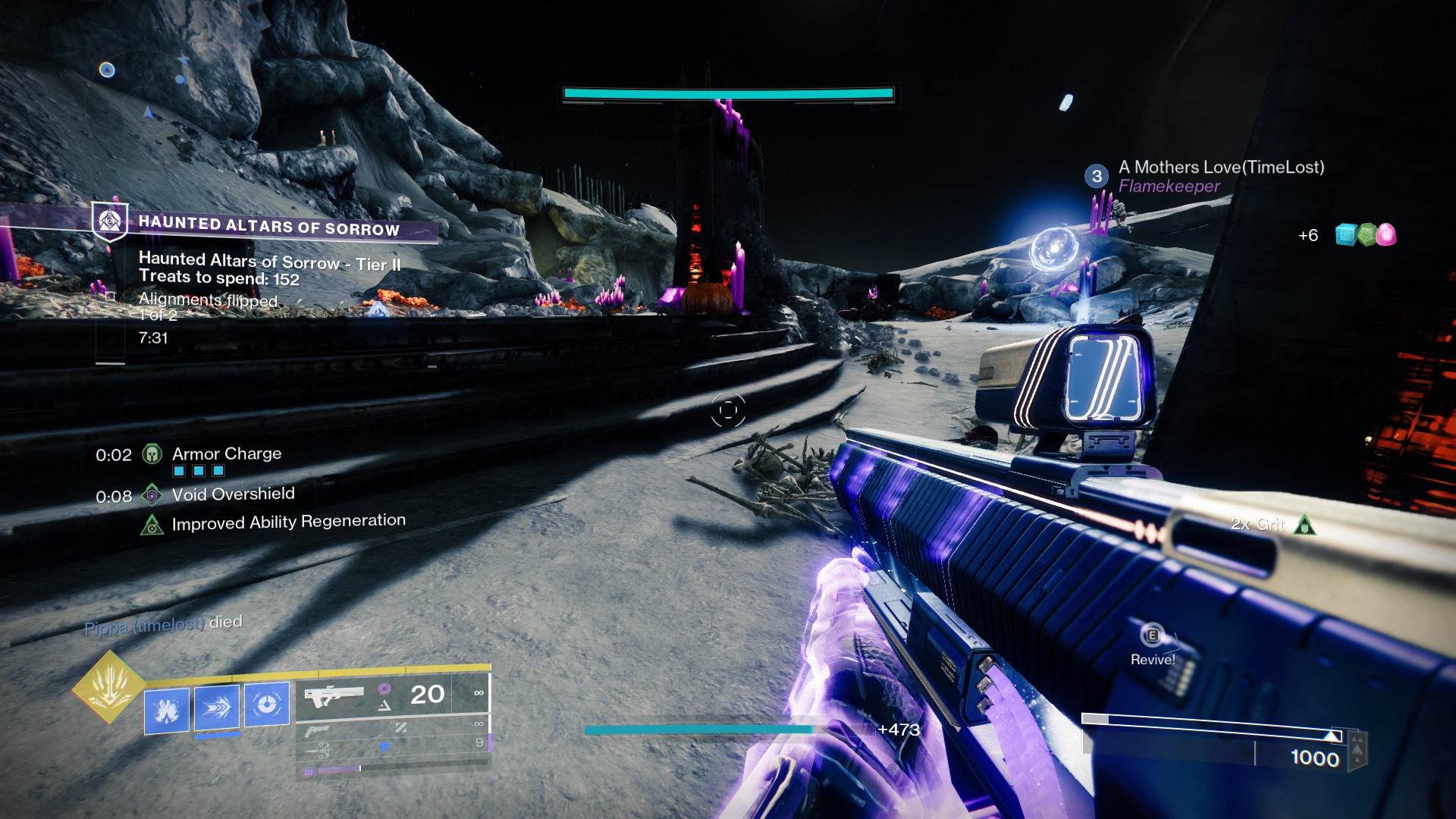
Task: Click the blue cube candy pickup icon
Action: [x=1345, y=235]
